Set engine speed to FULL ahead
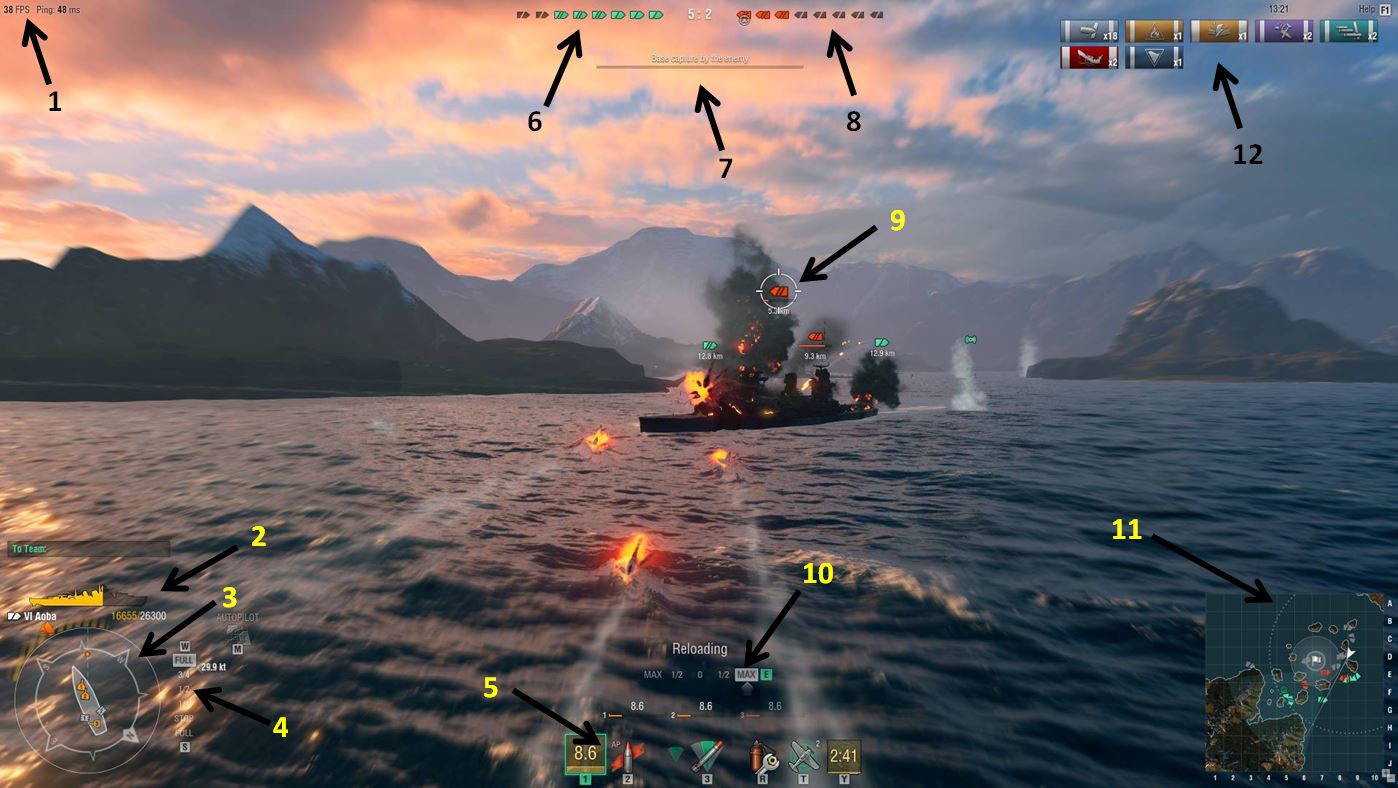The image size is (1398, 788). 184,660
